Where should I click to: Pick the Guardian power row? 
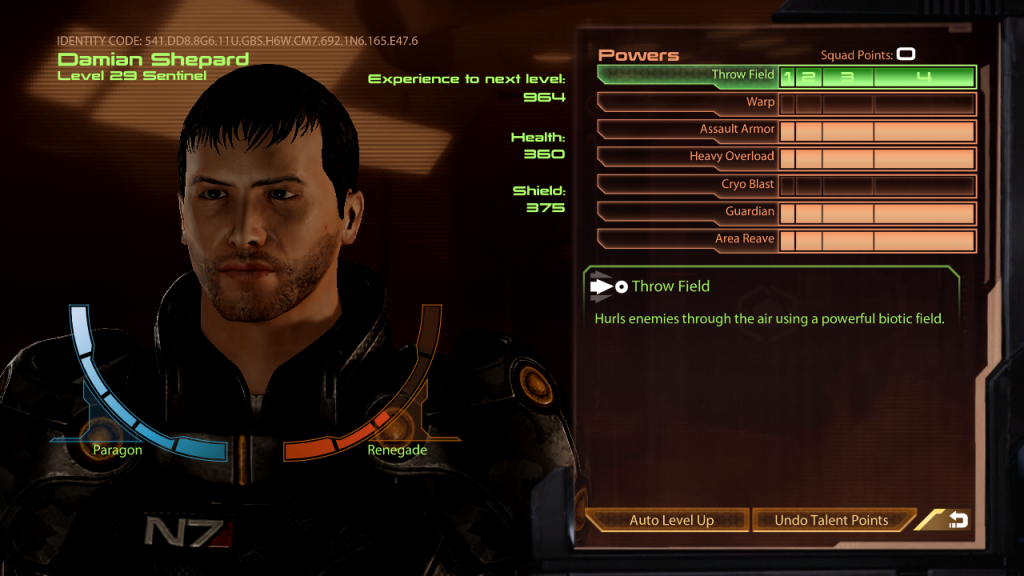click(x=688, y=212)
